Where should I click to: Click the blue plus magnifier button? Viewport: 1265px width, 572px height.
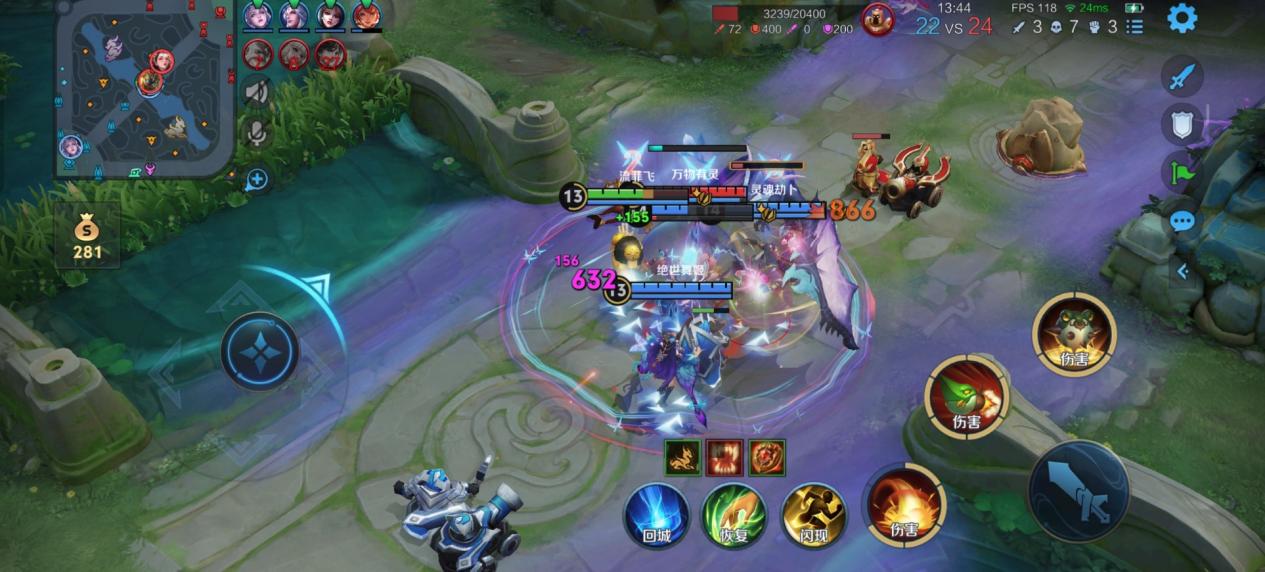tap(257, 180)
